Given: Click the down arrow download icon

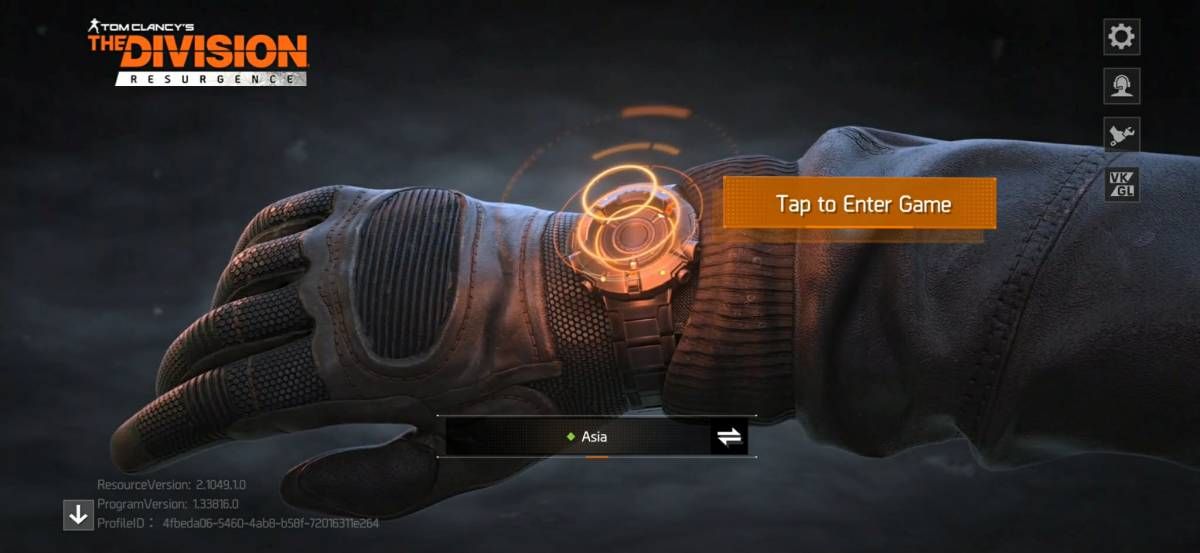Looking at the screenshot, I should (x=78, y=515).
